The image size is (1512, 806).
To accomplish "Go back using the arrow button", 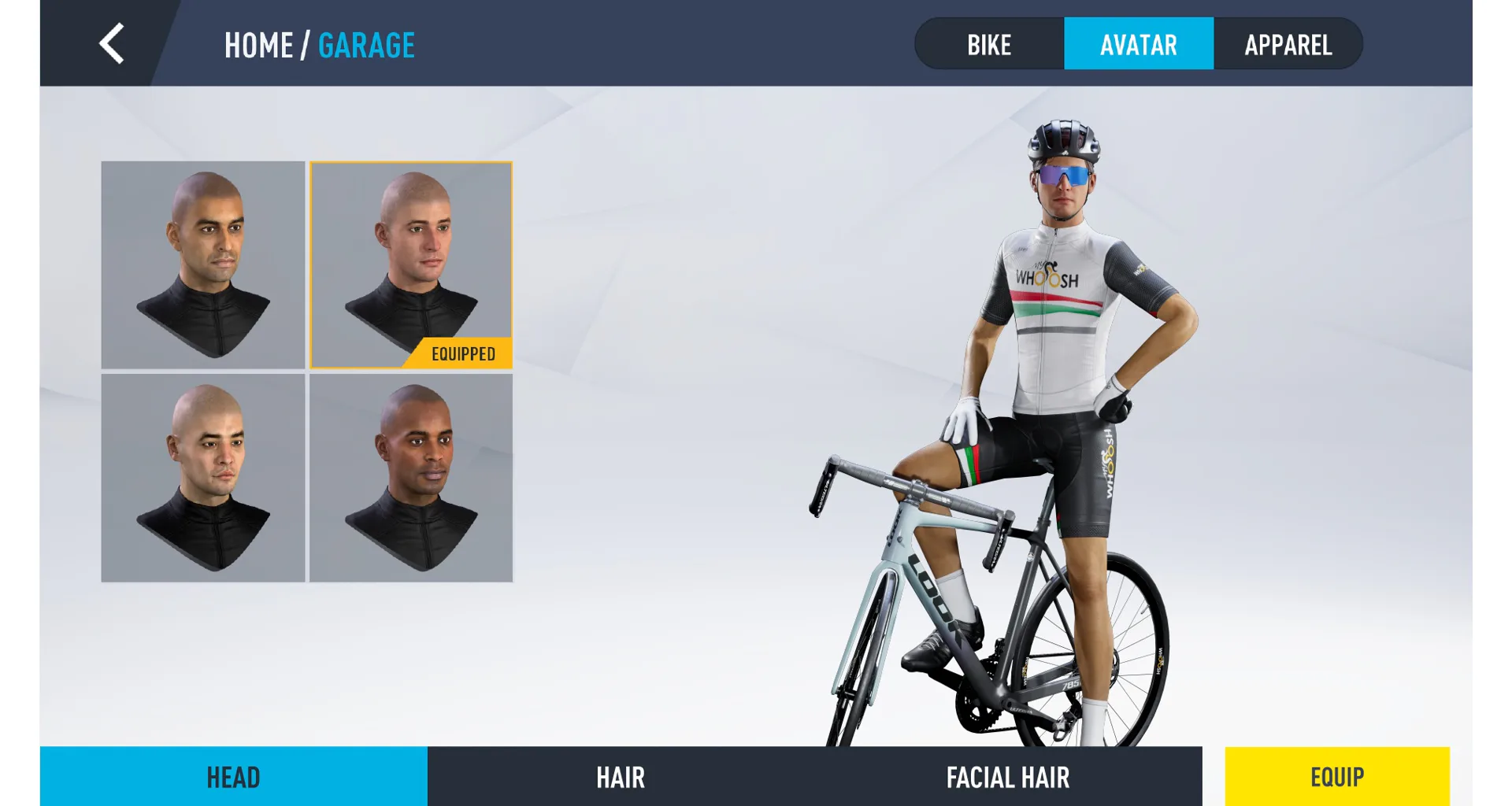I will [x=112, y=43].
